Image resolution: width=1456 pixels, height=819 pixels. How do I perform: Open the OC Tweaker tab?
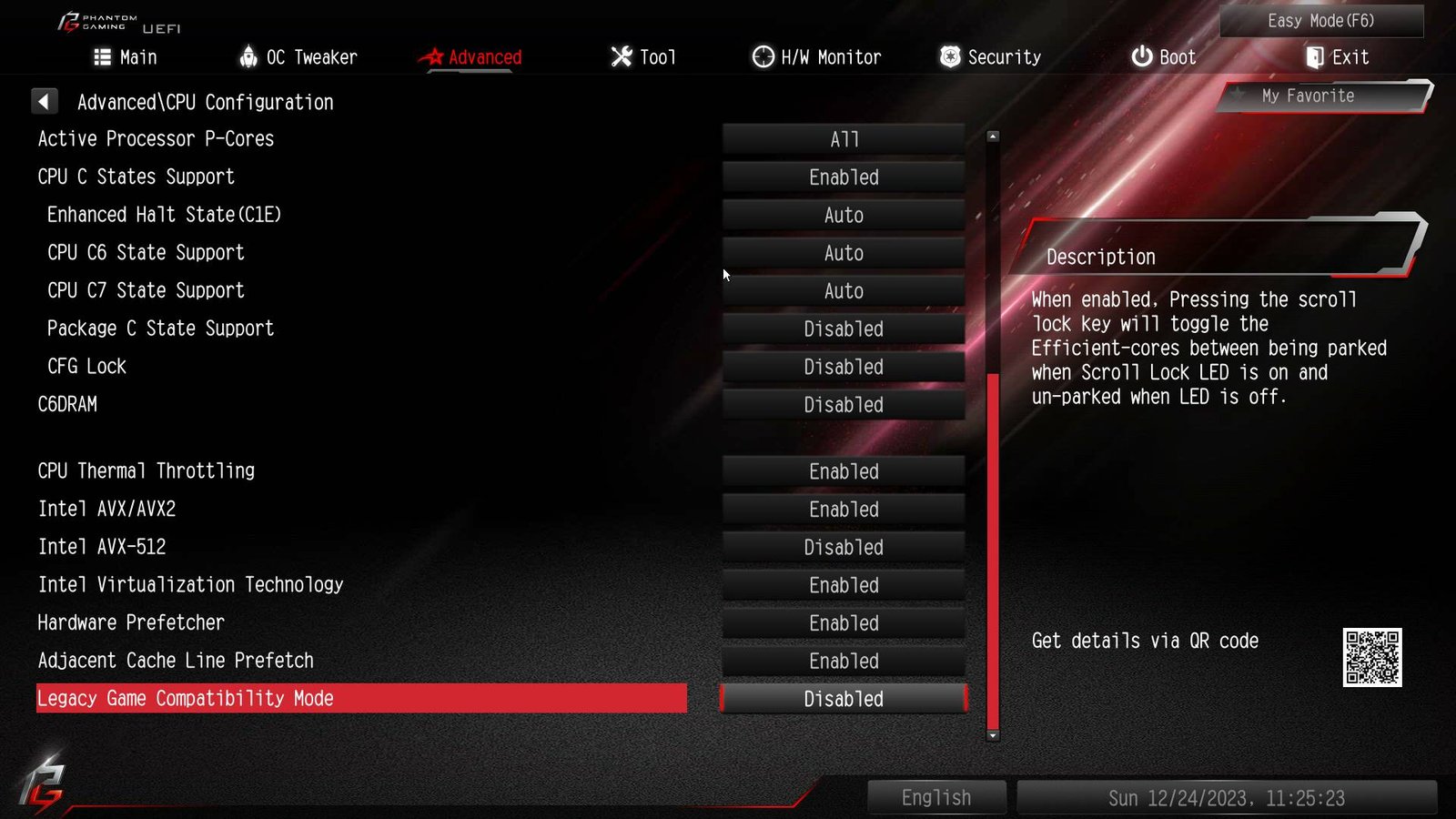pos(298,57)
